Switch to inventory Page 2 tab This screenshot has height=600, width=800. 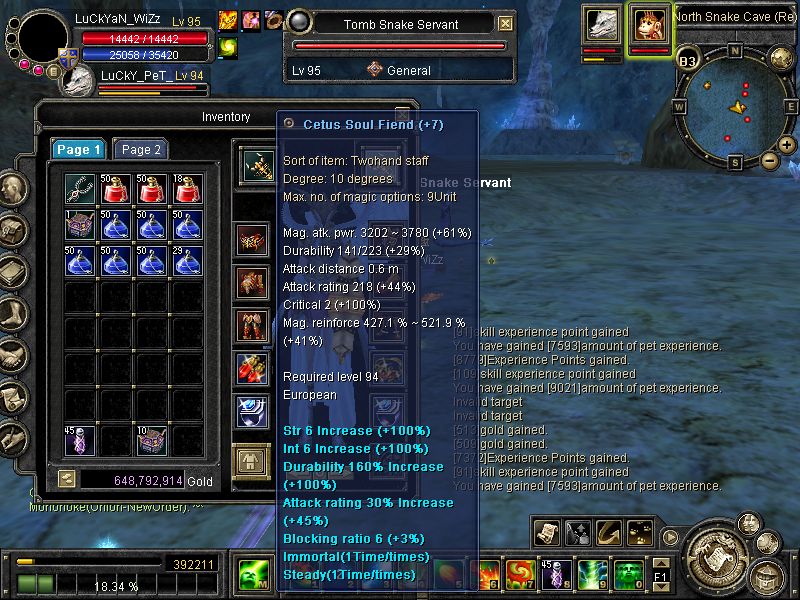pyautogui.click(x=141, y=149)
